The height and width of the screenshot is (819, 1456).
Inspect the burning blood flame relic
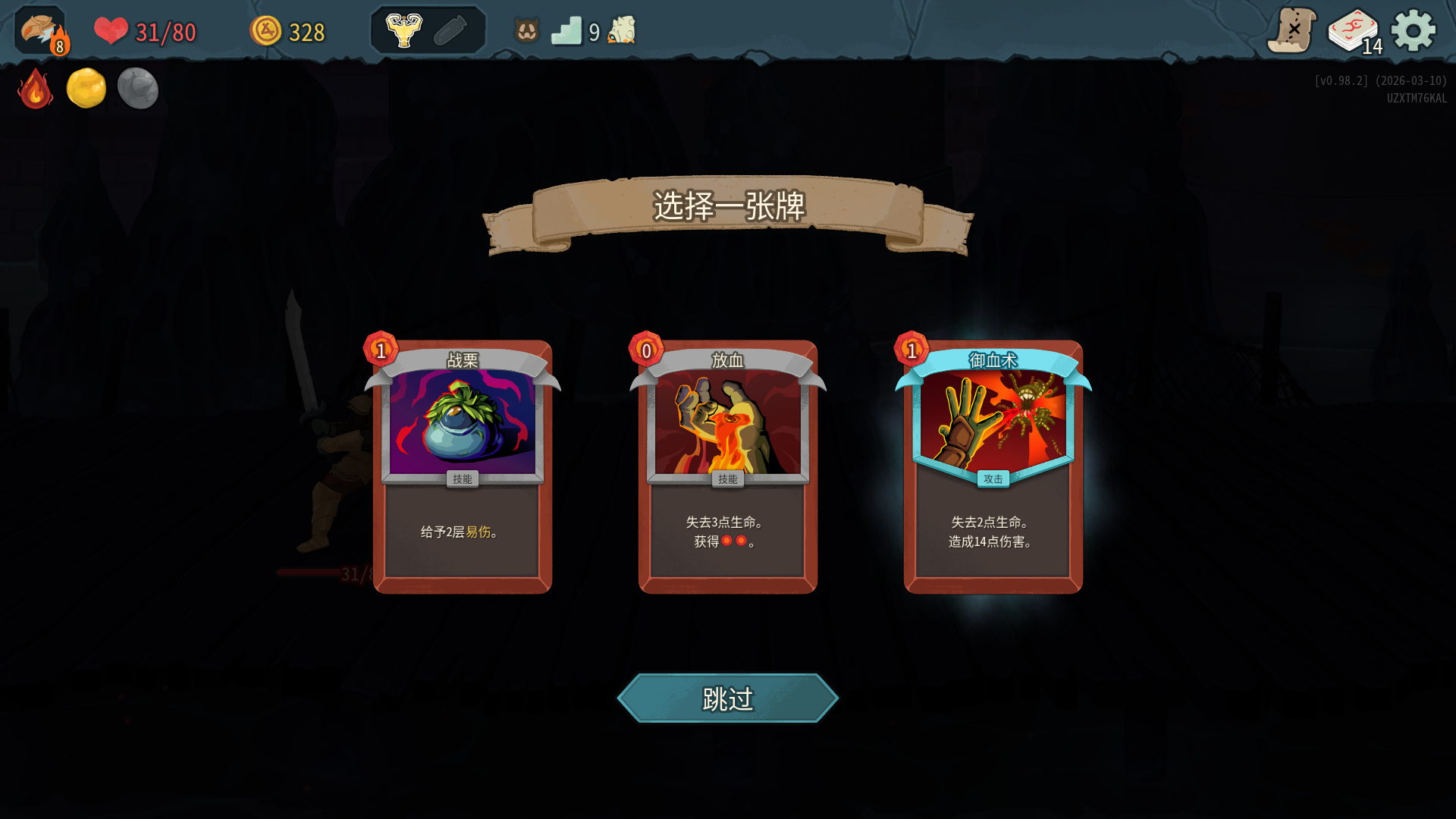point(35,89)
